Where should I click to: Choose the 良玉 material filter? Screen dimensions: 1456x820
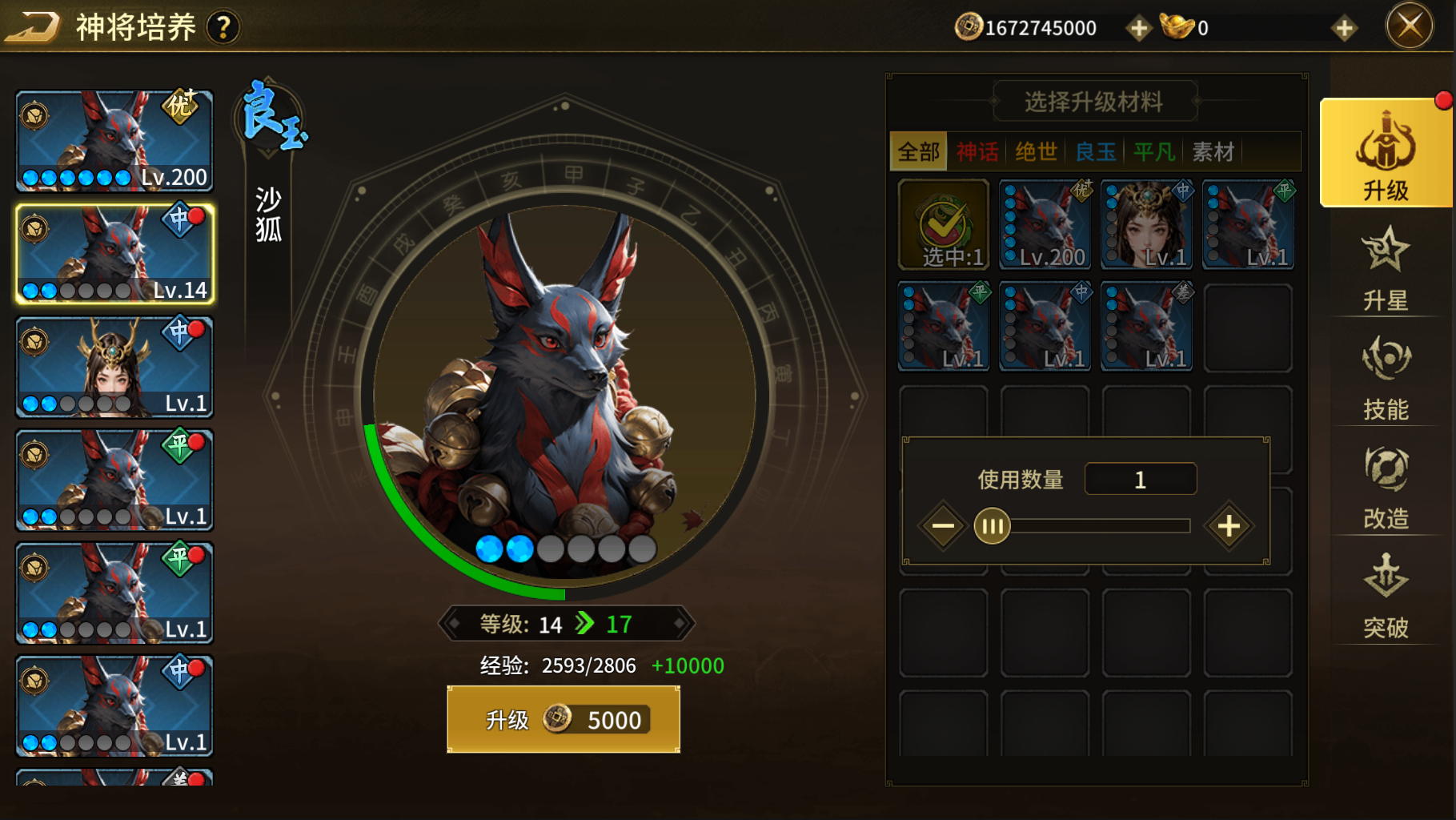point(1095,151)
